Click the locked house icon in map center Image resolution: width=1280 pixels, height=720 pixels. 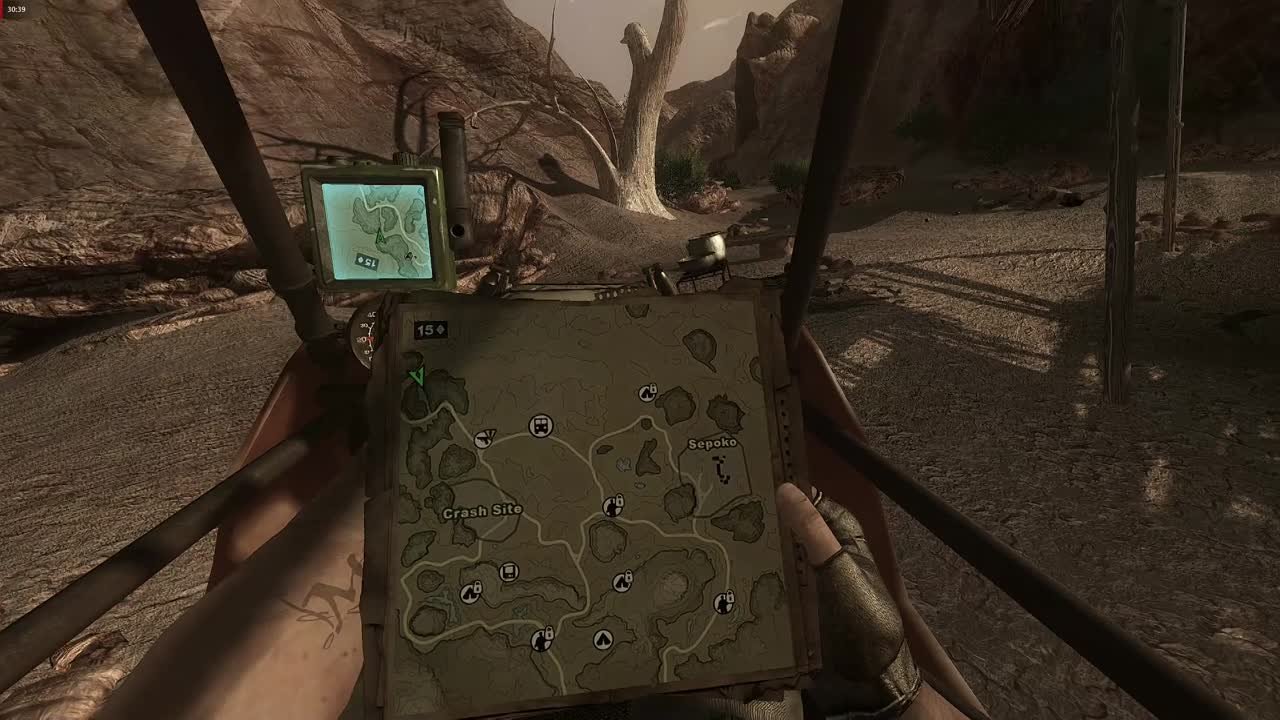pyautogui.click(x=612, y=506)
